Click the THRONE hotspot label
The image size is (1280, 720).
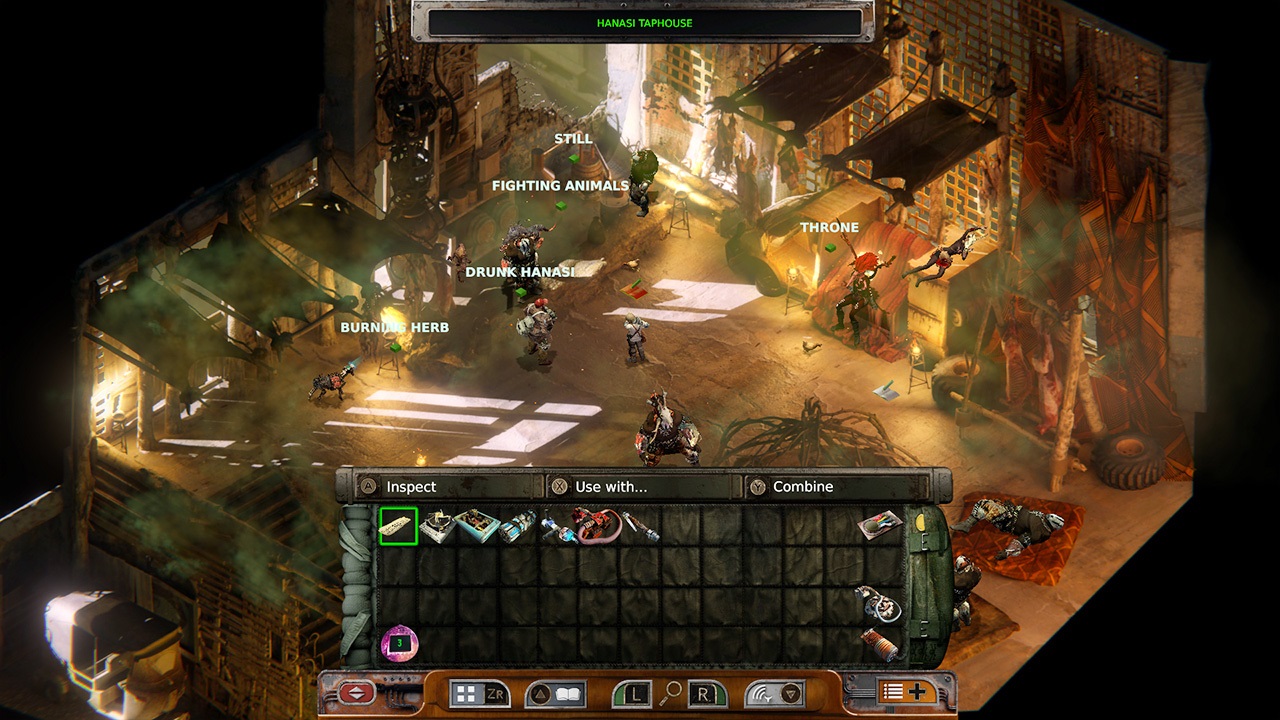tap(829, 227)
